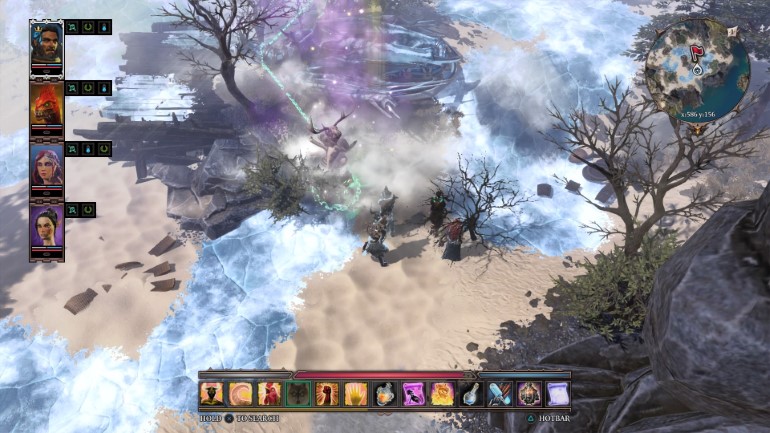770x433 pixels.
Task: Select the blue arrow item slot
Action: pos(499,394)
